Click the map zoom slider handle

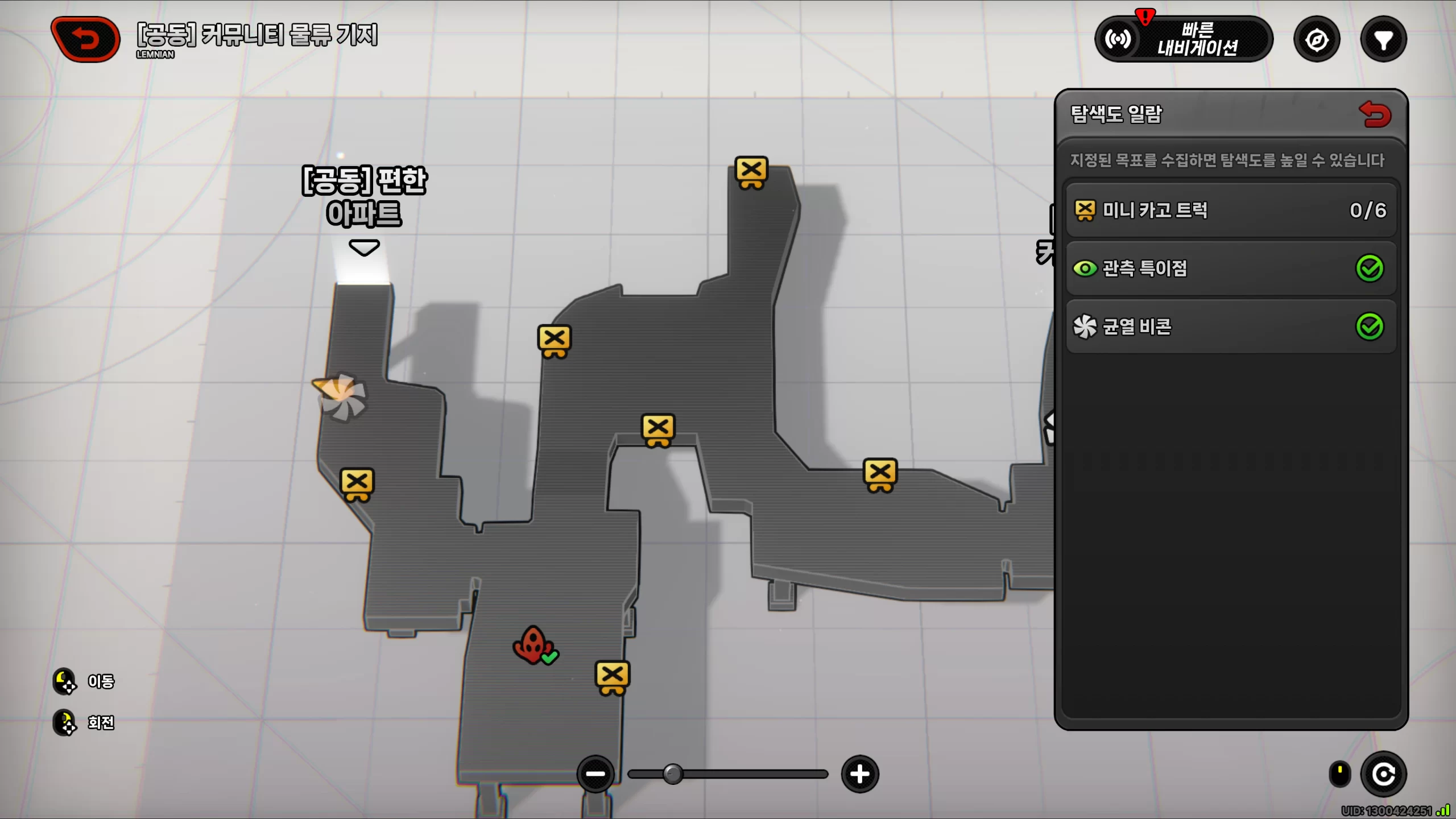point(673,774)
